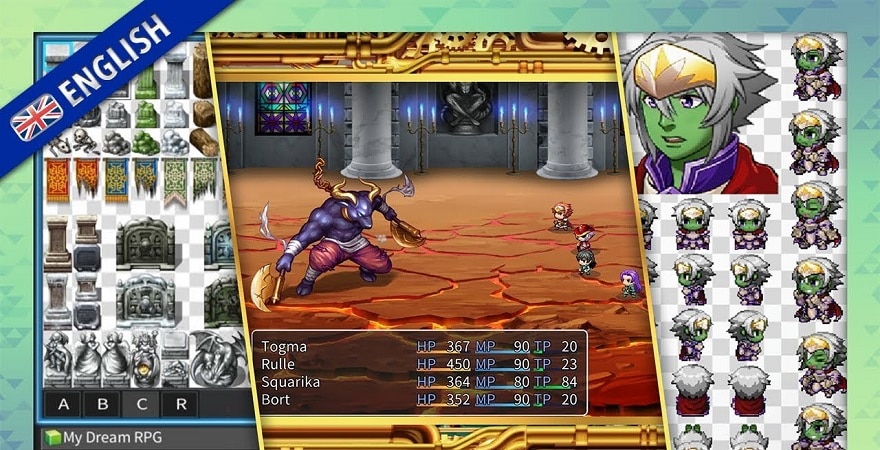This screenshot has height=450, width=880.
Task: Click Bort's party status row
Action: (x=418, y=398)
